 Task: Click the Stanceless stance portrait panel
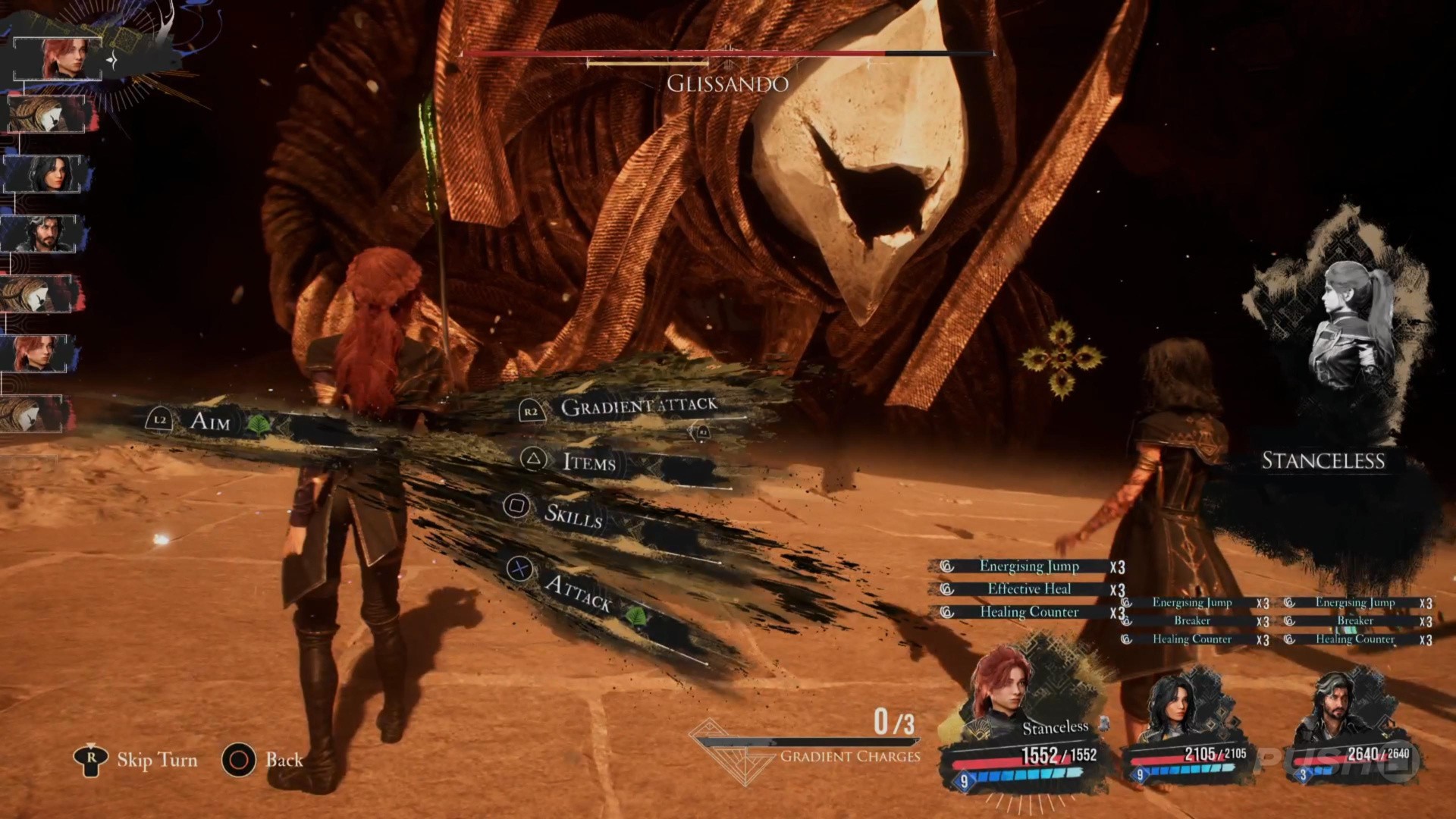tap(1338, 356)
